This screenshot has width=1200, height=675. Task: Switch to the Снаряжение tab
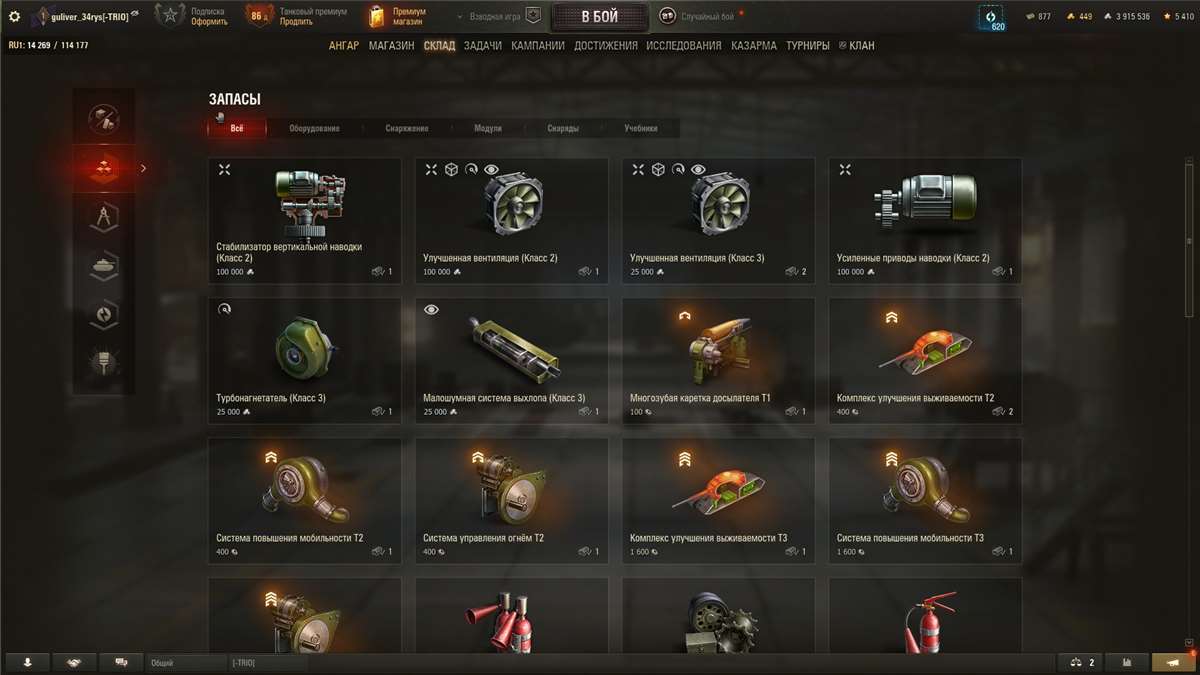[x=407, y=128]
